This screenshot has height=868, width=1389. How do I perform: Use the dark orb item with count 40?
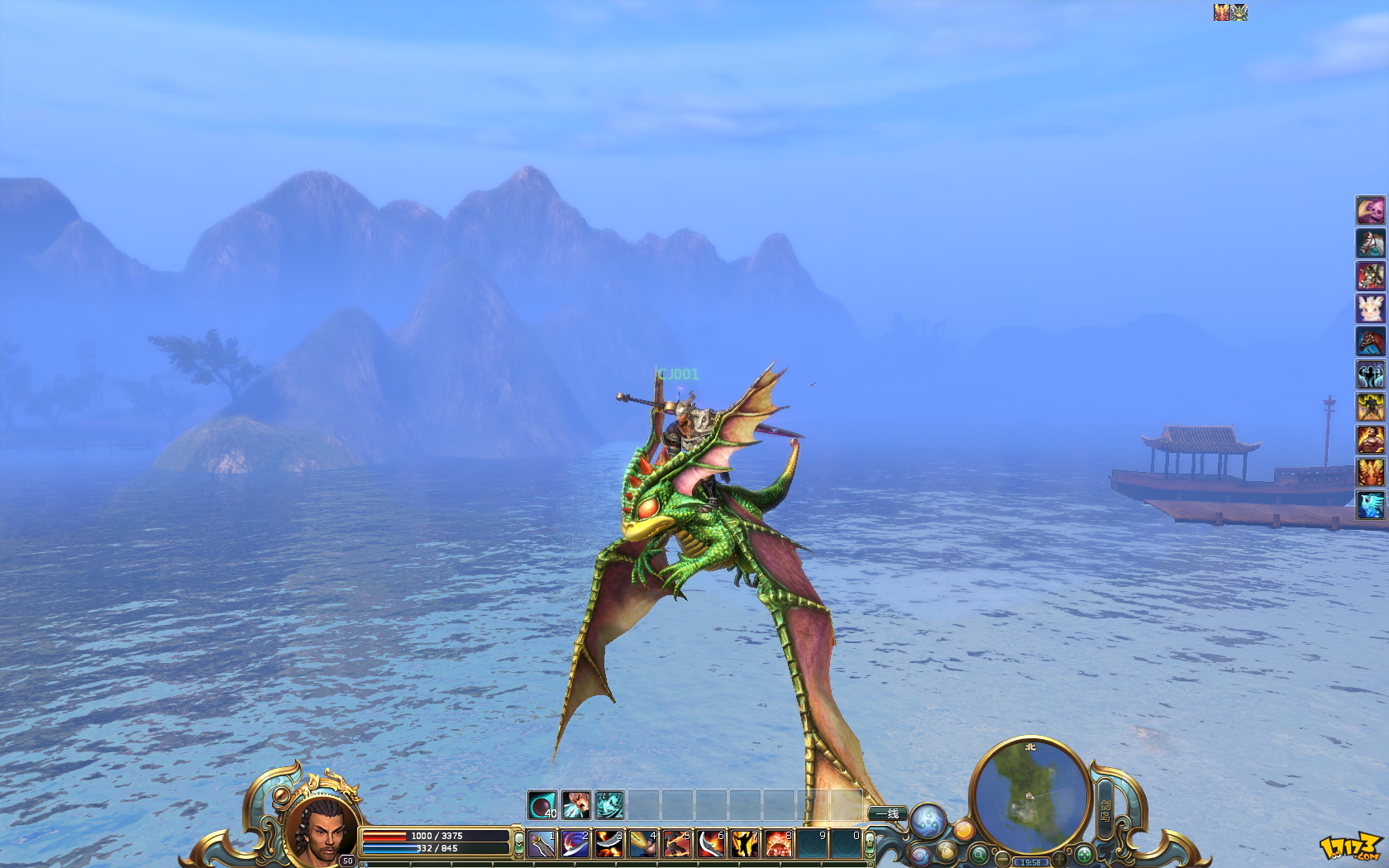click(x=542, y=804)
